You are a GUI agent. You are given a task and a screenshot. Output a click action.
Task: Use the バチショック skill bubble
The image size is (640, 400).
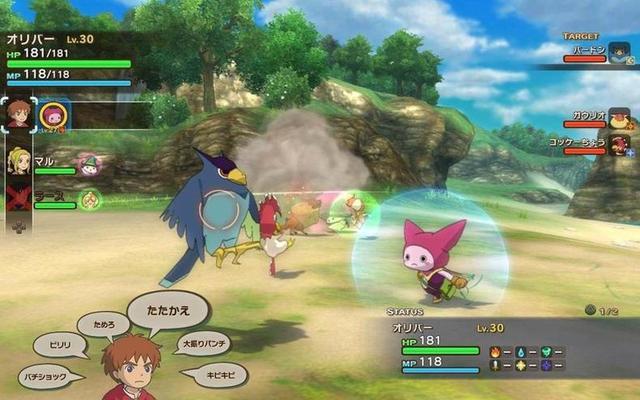point(52,376)
